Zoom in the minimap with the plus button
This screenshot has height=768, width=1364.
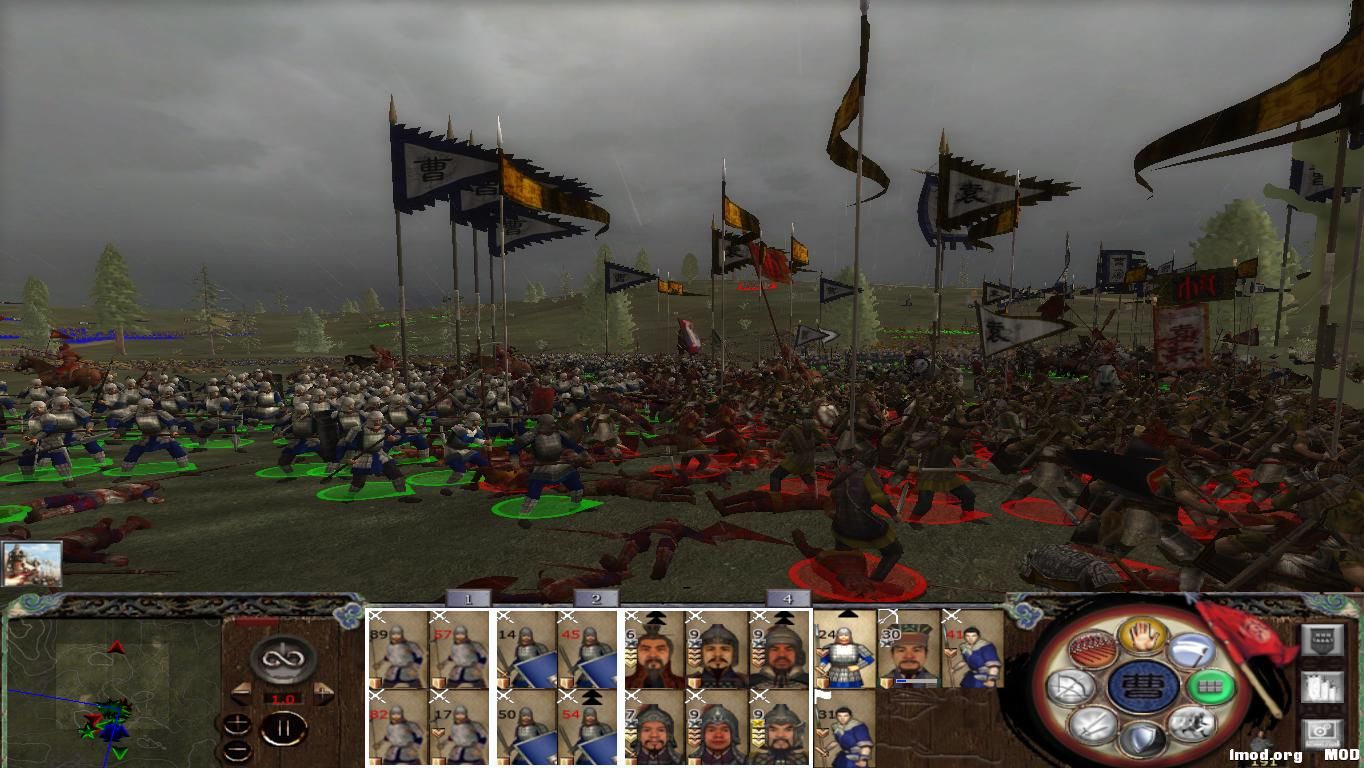(237, 724)
